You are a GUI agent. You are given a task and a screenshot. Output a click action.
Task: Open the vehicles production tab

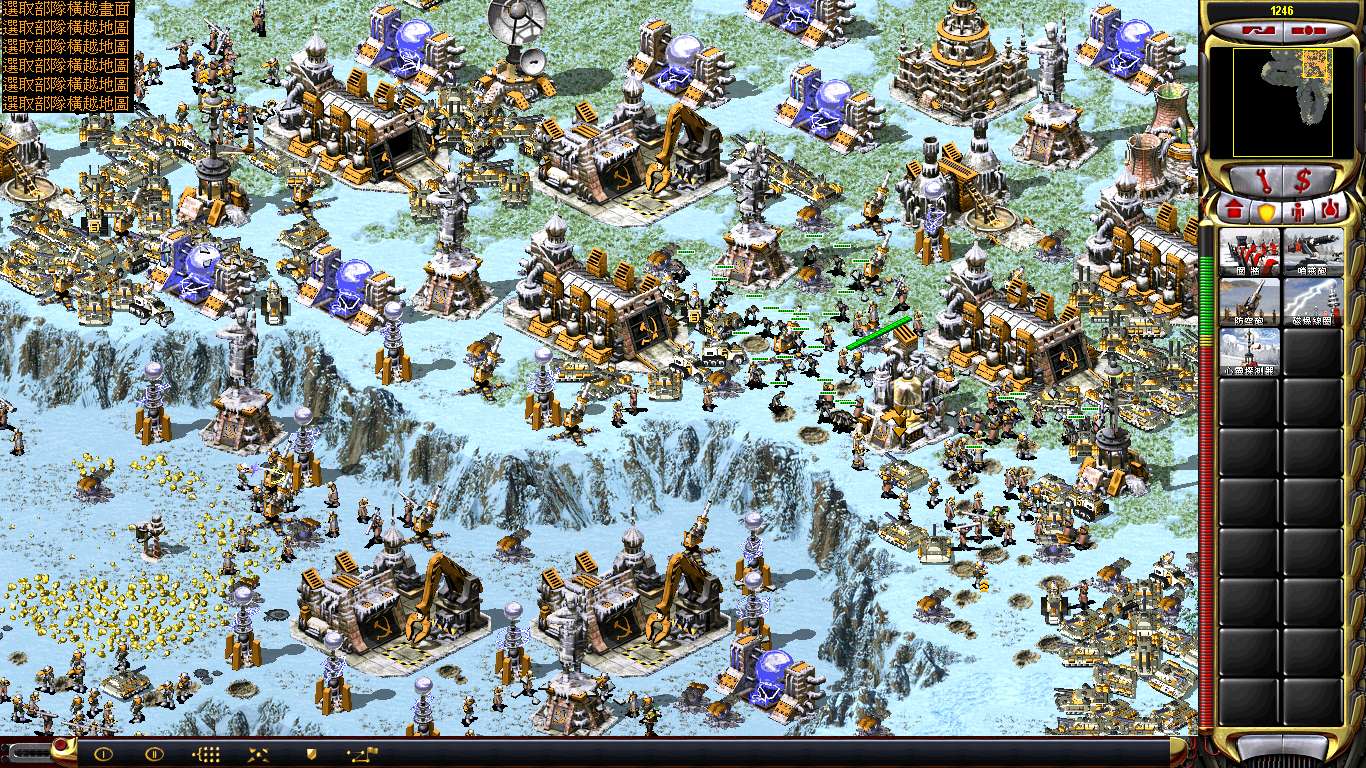click(x=1330, y=211)
